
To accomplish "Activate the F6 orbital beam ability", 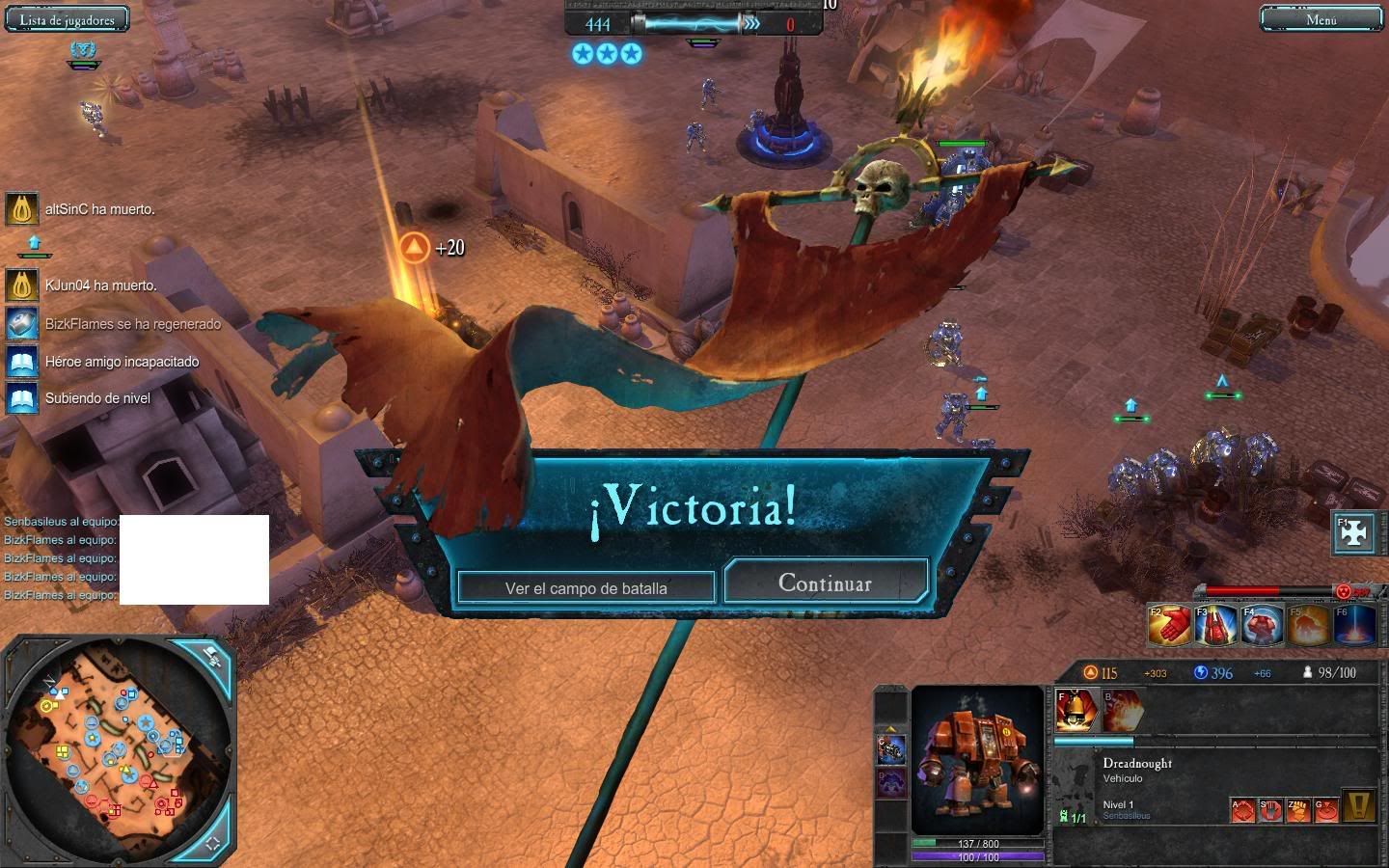I will [1353, 624].
